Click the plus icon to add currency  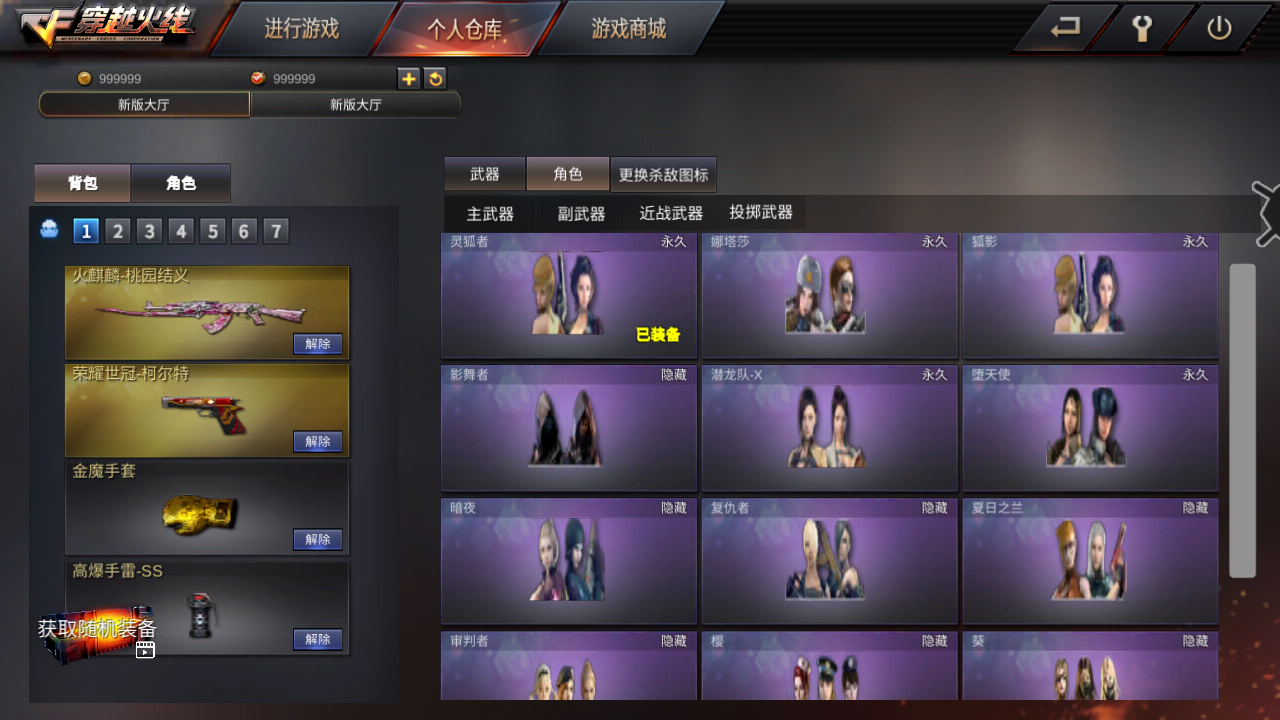point(408,78)
